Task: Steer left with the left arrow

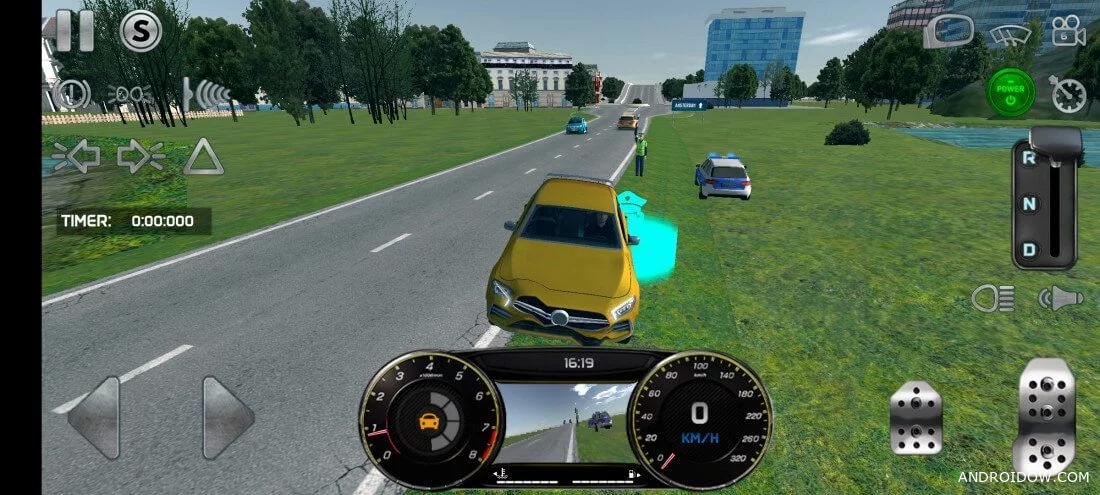Action: coord(93,417)
